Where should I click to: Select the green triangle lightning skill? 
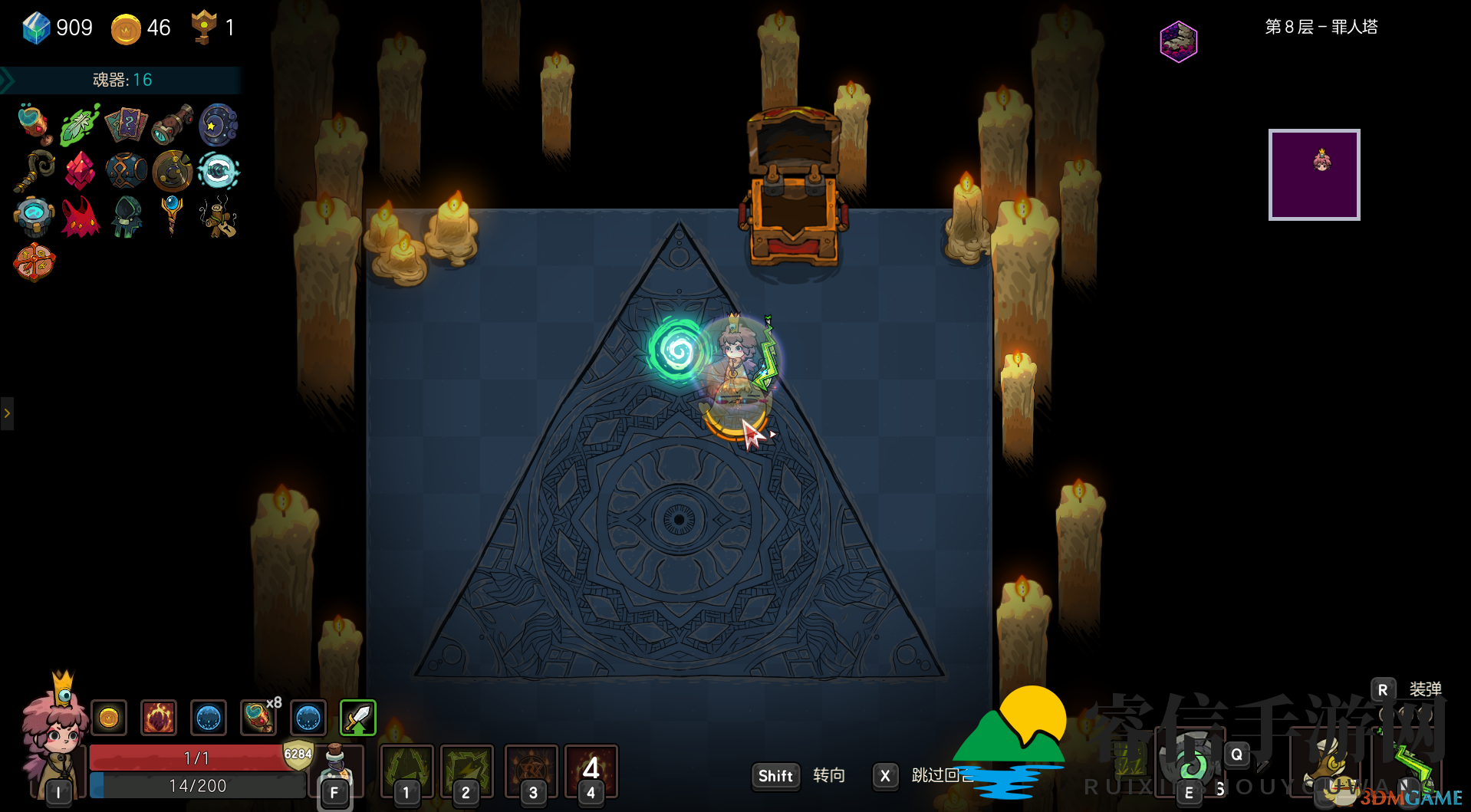[406, 771]
